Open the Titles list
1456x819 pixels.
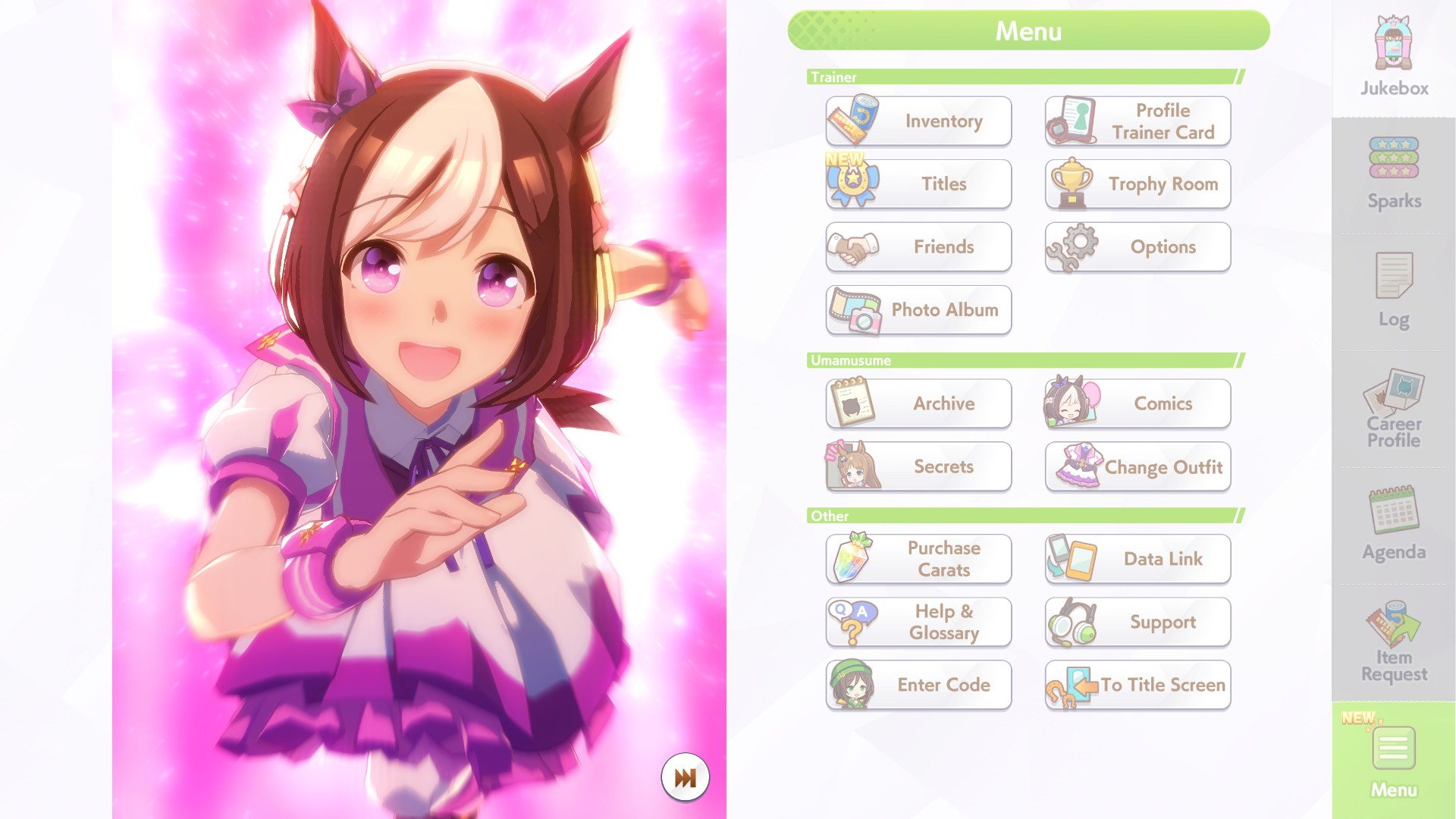[x=918, y=184]
